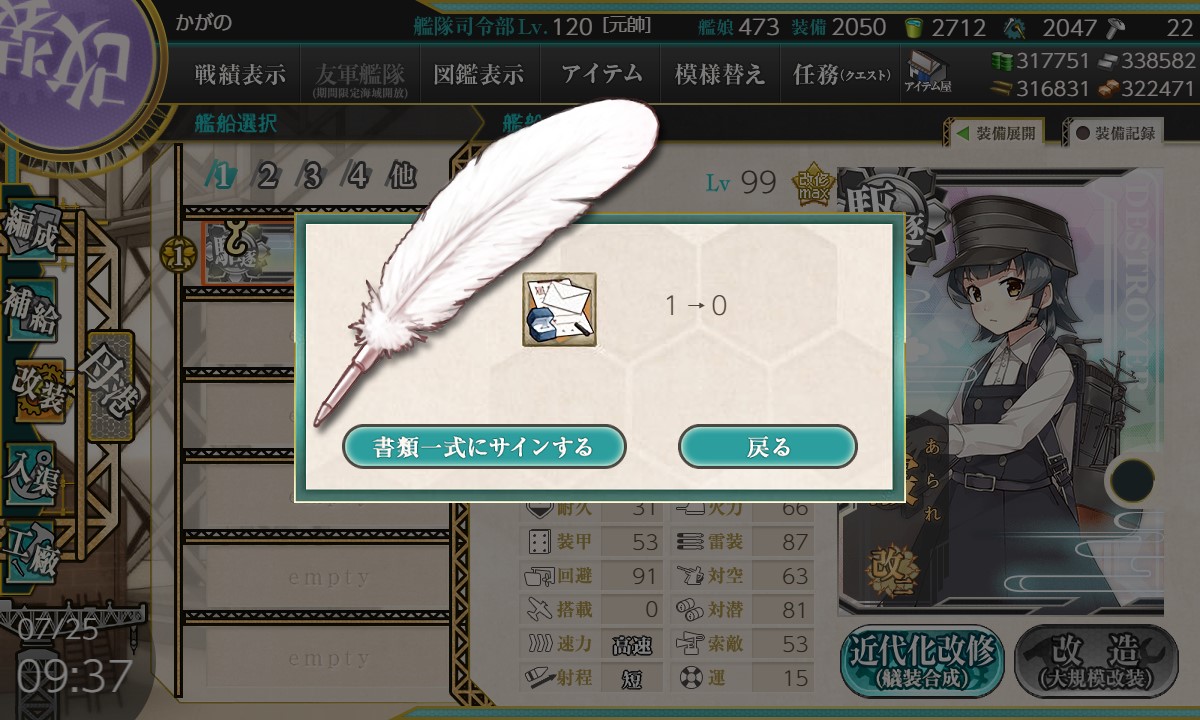Open 戦績表示 records menu
1200x720 pixels.
pyautogui.click(x=240, y=75)
